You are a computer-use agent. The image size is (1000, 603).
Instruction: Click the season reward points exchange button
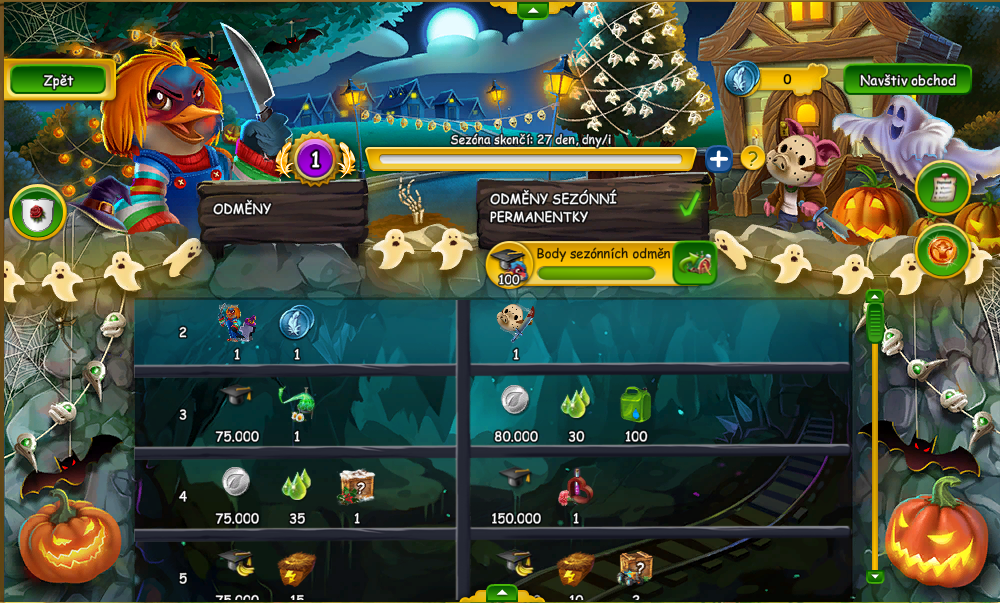pos(694,263)
